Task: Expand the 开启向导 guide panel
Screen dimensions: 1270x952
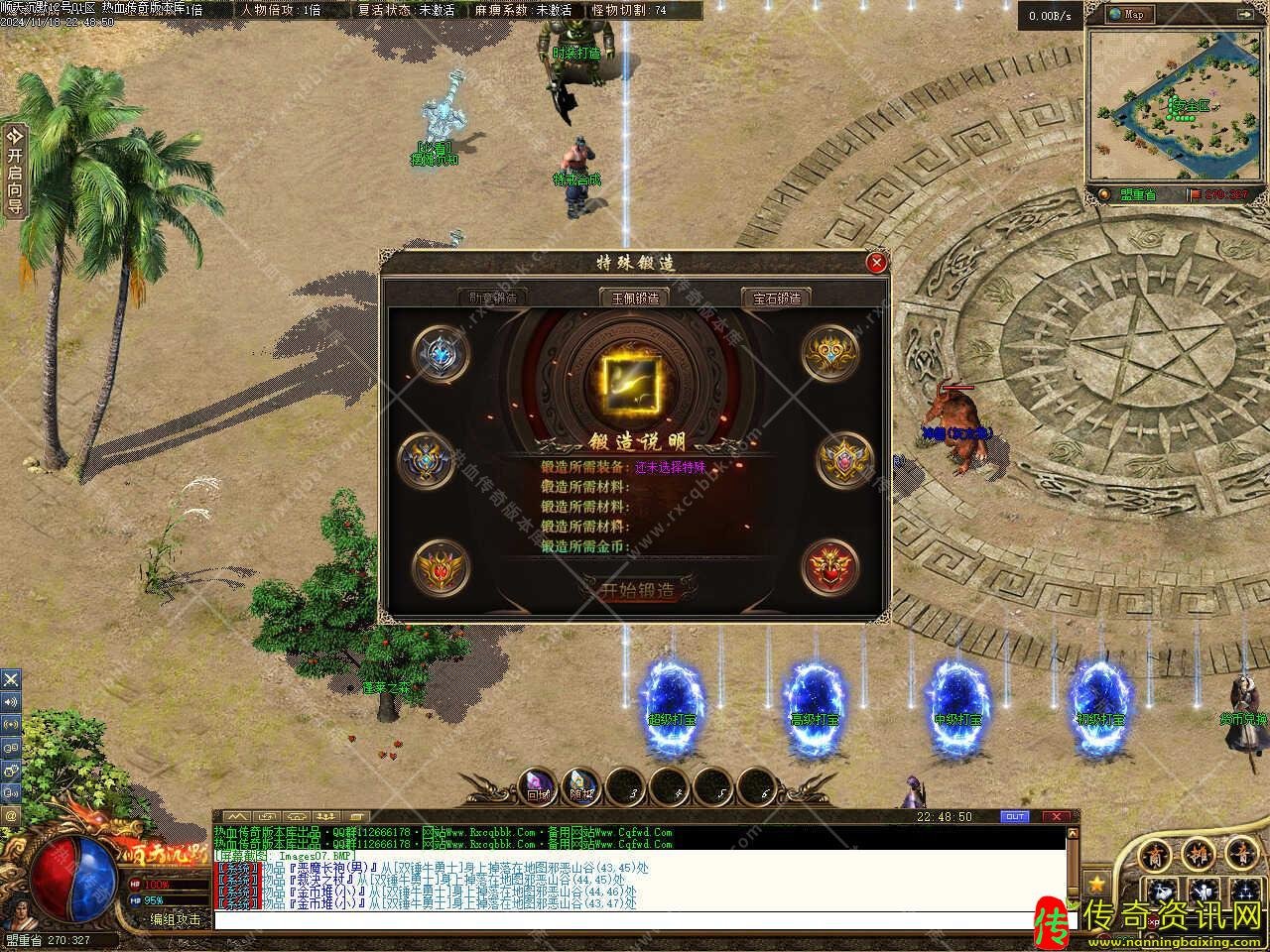Action: (x=14, y=171)
